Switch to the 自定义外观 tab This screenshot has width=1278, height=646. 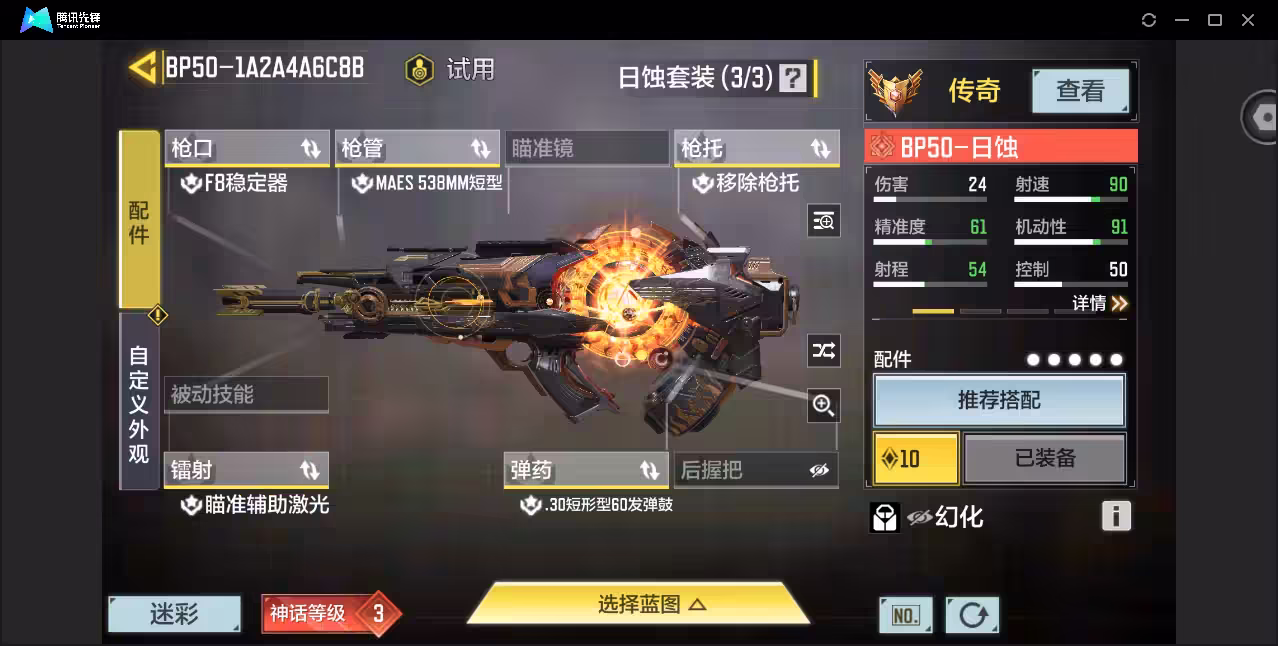pyautogui.click(x=139, y=403)
